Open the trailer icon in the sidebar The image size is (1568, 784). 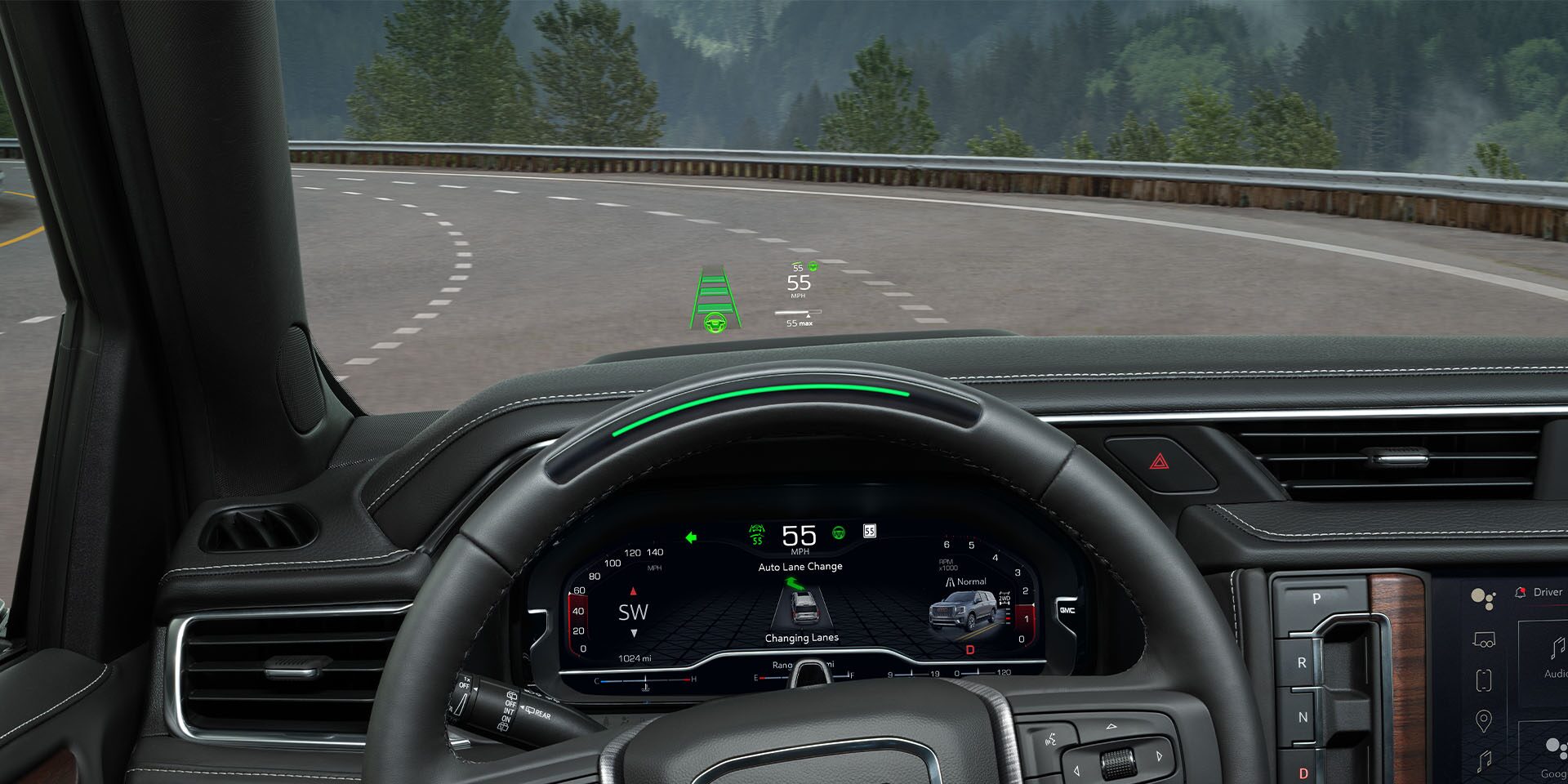[1483, 641]
